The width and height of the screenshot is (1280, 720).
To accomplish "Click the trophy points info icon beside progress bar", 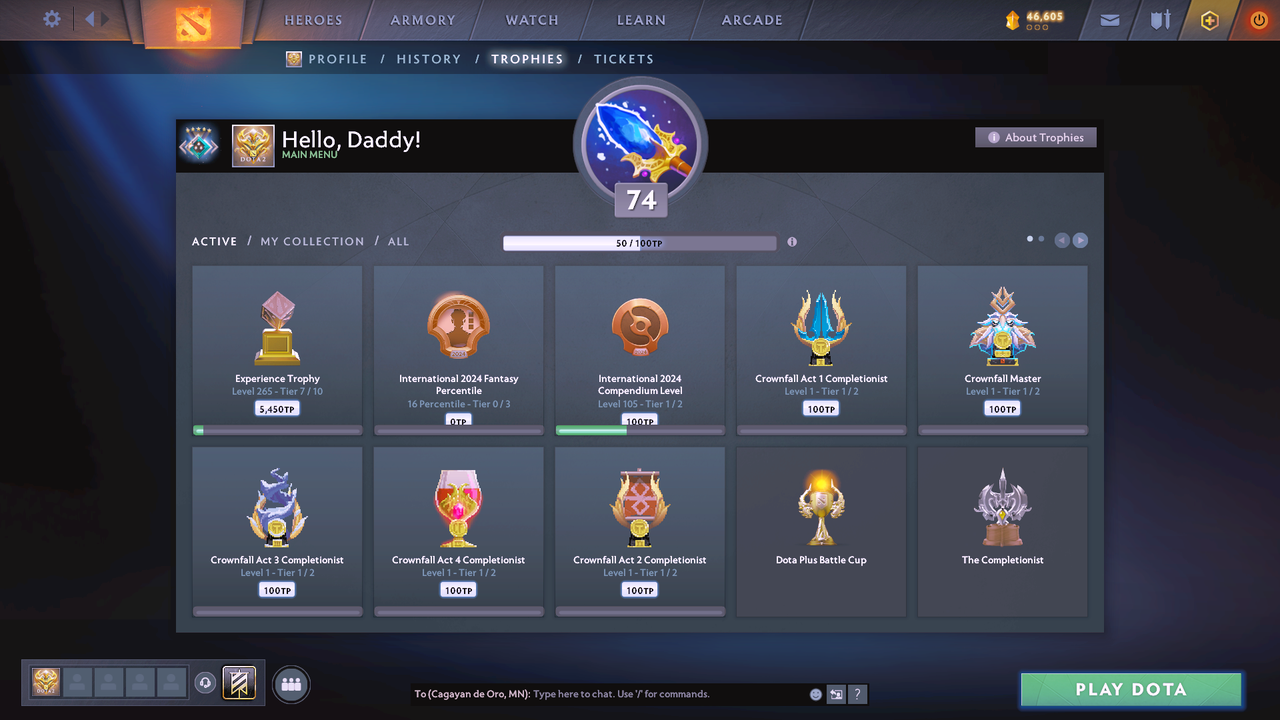I will coord(792,242).
